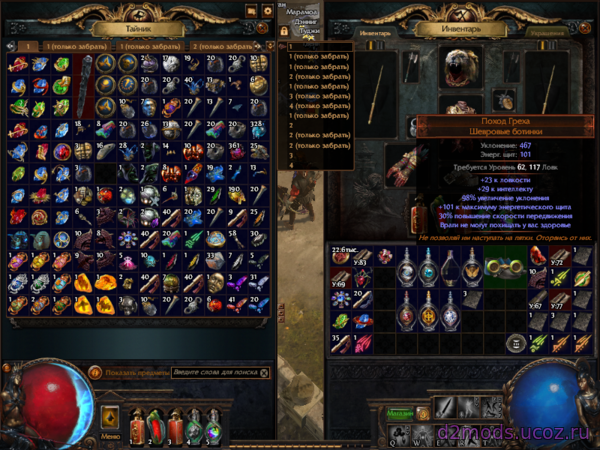This screenshot has width=600, height=450.
Task: Open stash settings gear icon
Action: coord(267,11)
